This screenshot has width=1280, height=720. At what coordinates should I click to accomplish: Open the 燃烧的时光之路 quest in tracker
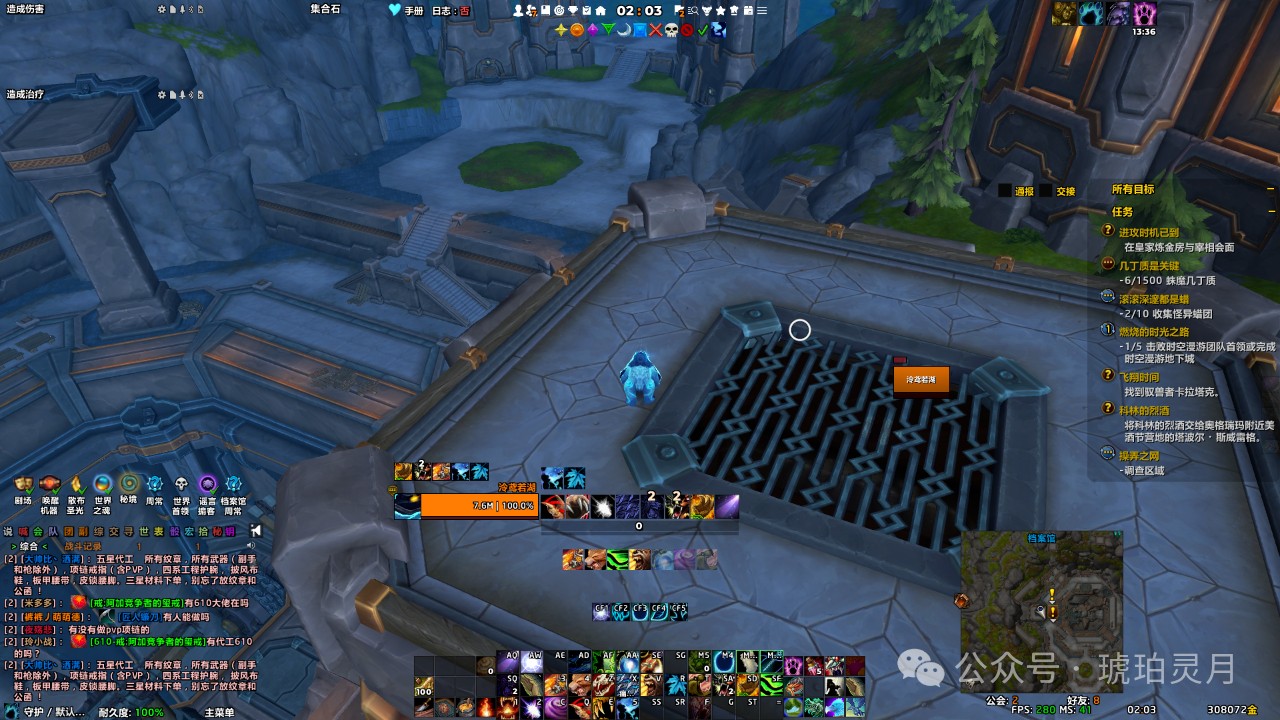tap(1153, 331)
